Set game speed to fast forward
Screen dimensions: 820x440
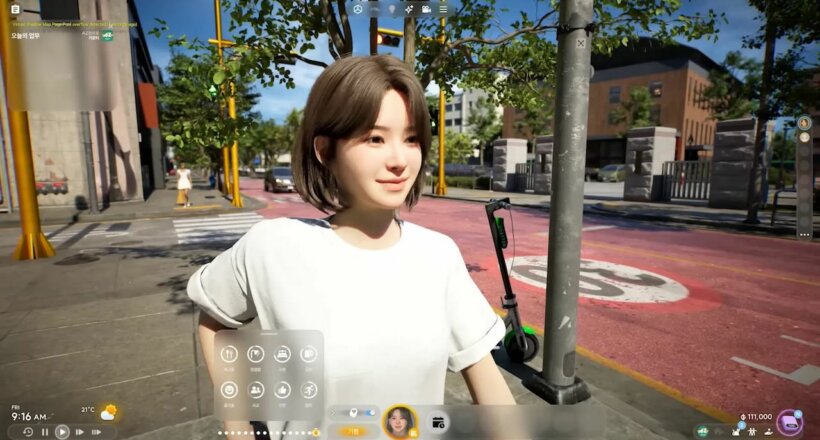[80, 432]
